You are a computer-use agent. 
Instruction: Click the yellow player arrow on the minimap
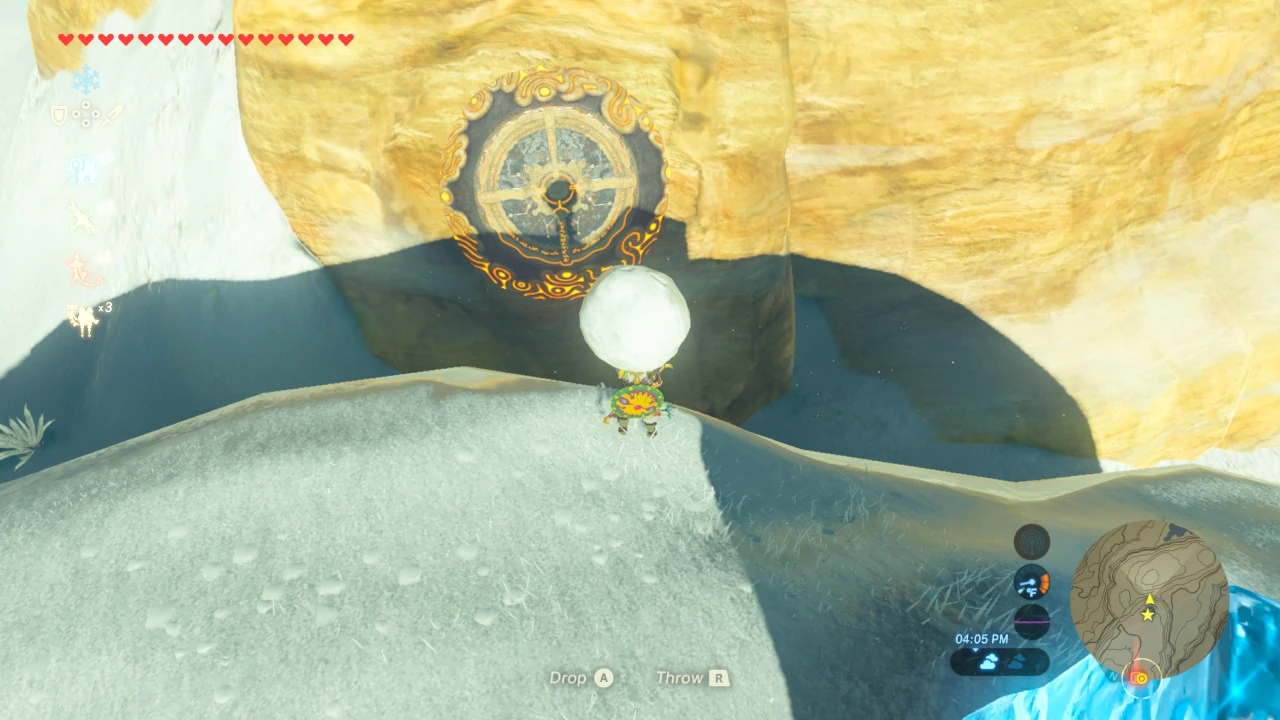tap(1150, 600)
